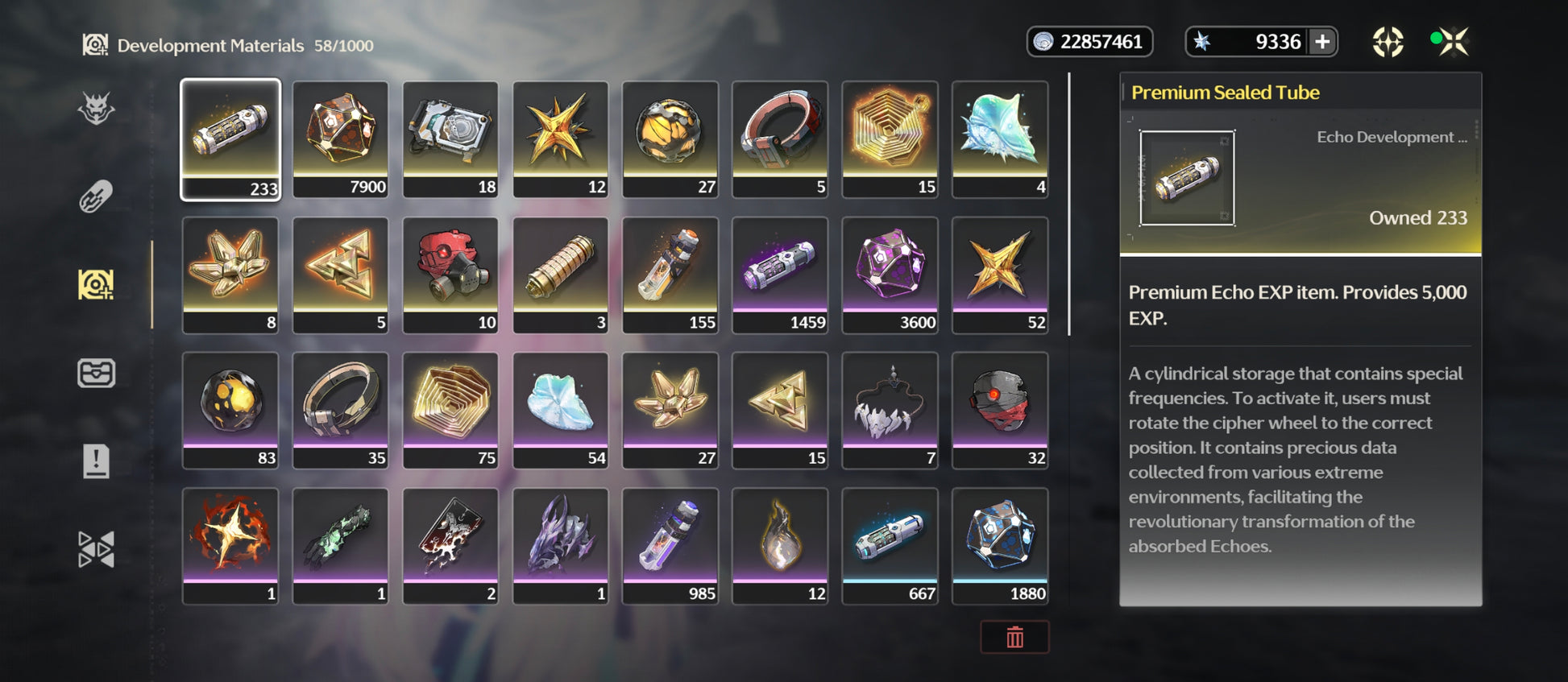Select the crystal shell item with 4
Image resolution: width=1568 pixels, height=682 pixels.
click(x=1000, y=138)
